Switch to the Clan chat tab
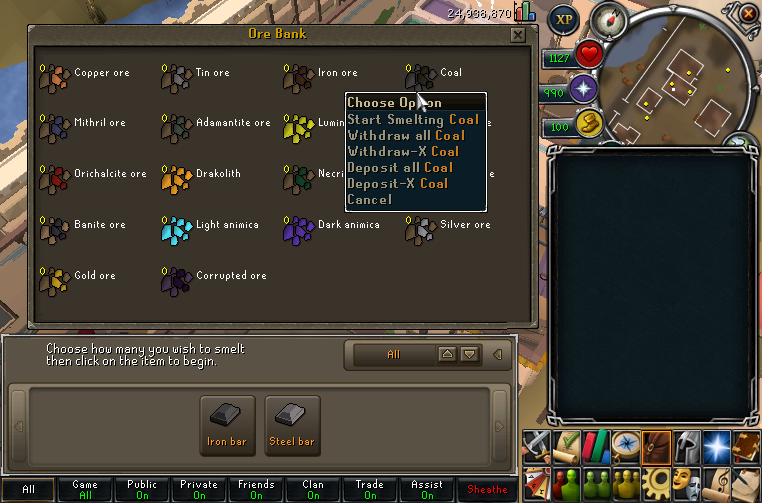Screen dimensions: 762x503 coord(313,490)
